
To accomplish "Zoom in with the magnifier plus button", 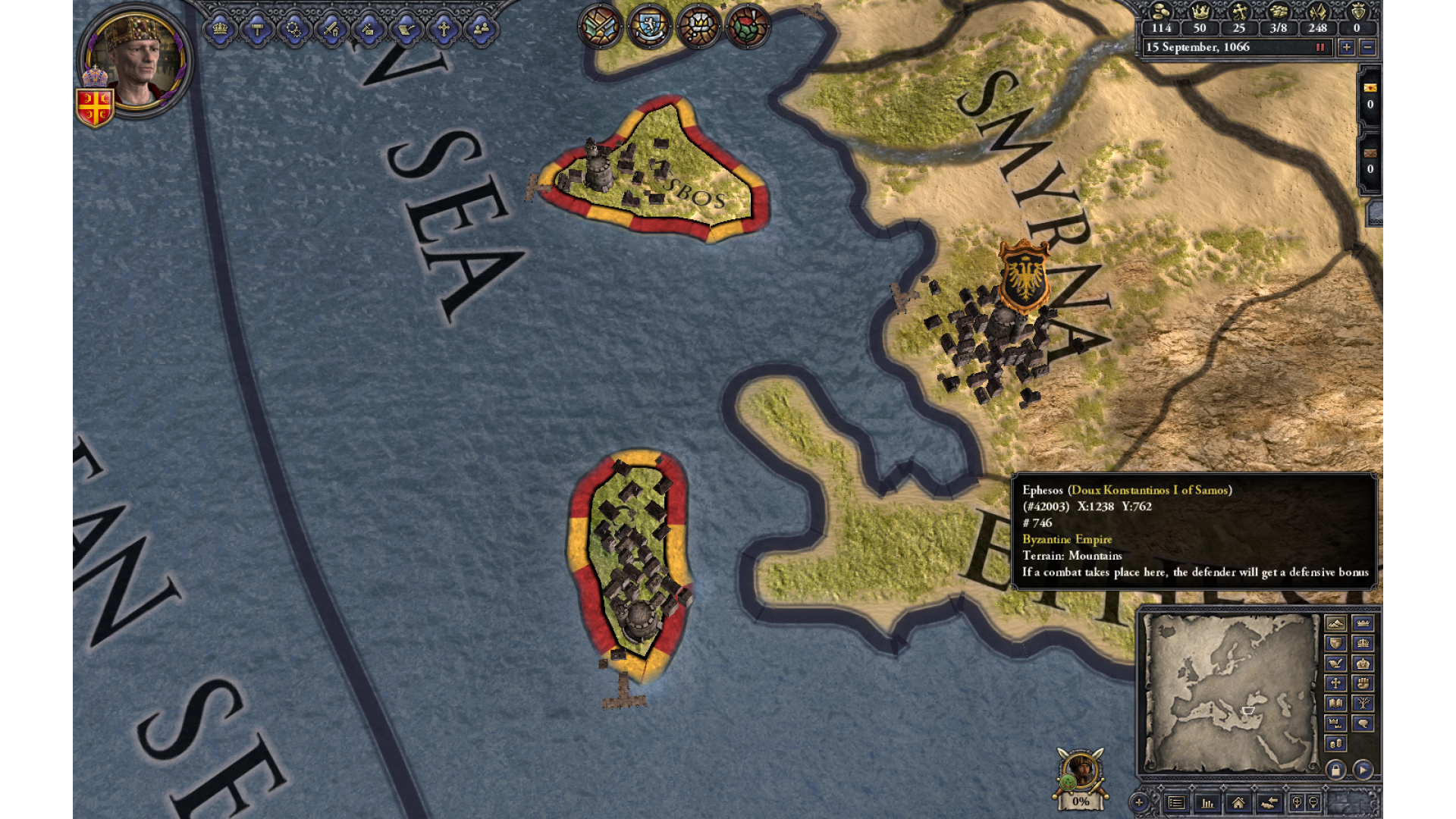I will pyautogui.click(x=1138, y=802).
